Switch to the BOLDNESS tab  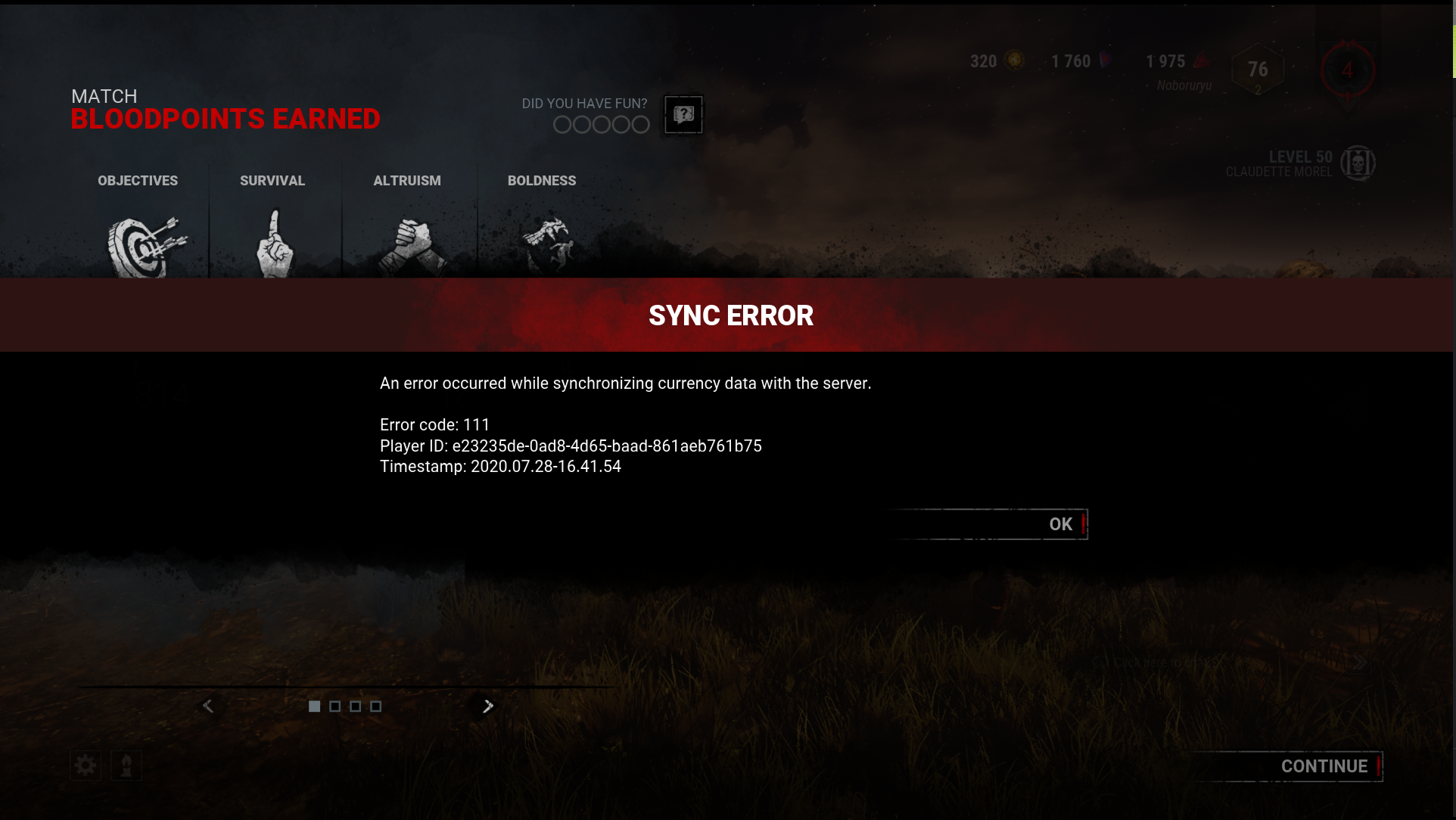542,181
